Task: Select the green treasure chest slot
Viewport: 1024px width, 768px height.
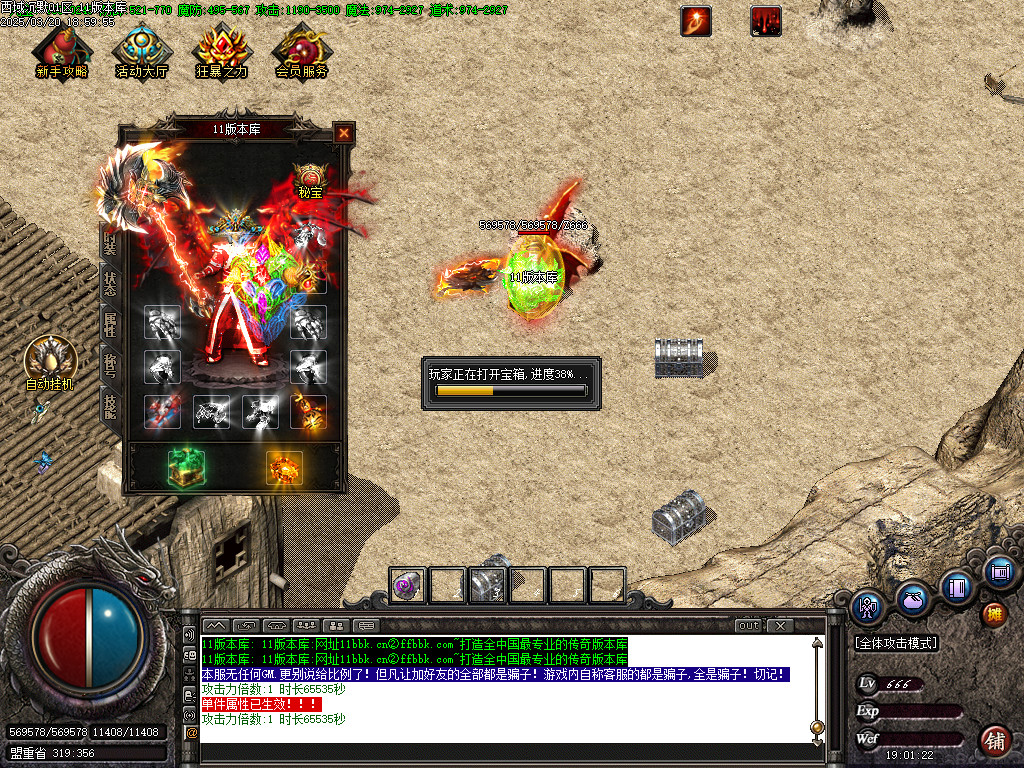Action: pos(186,469)
